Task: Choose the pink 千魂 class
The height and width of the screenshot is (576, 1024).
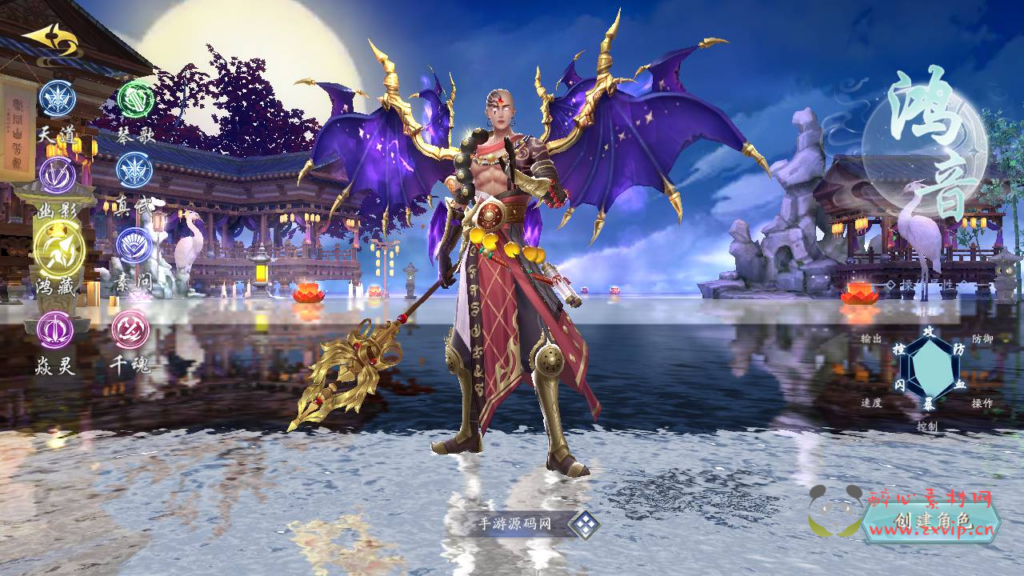Action: 130,330
